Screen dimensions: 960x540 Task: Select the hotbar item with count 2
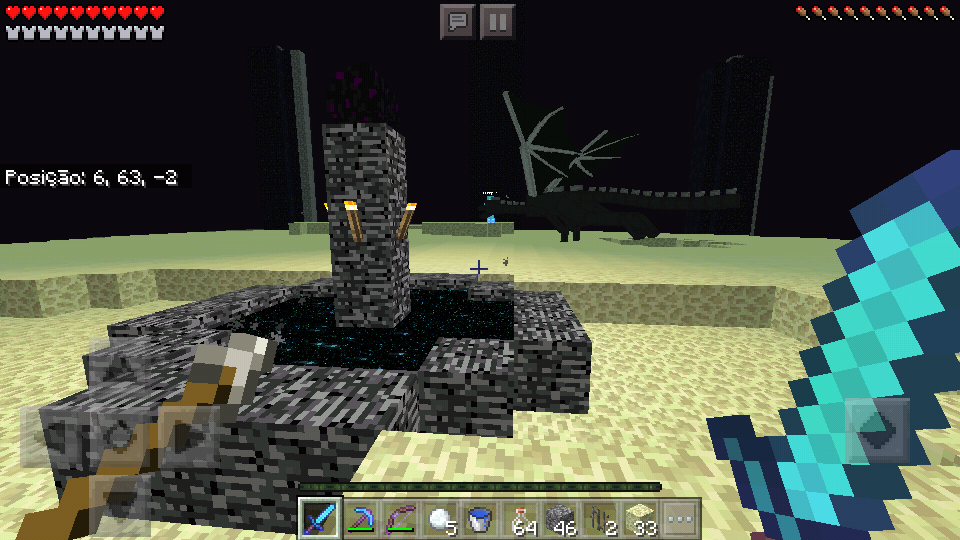[x=601, y=518]
